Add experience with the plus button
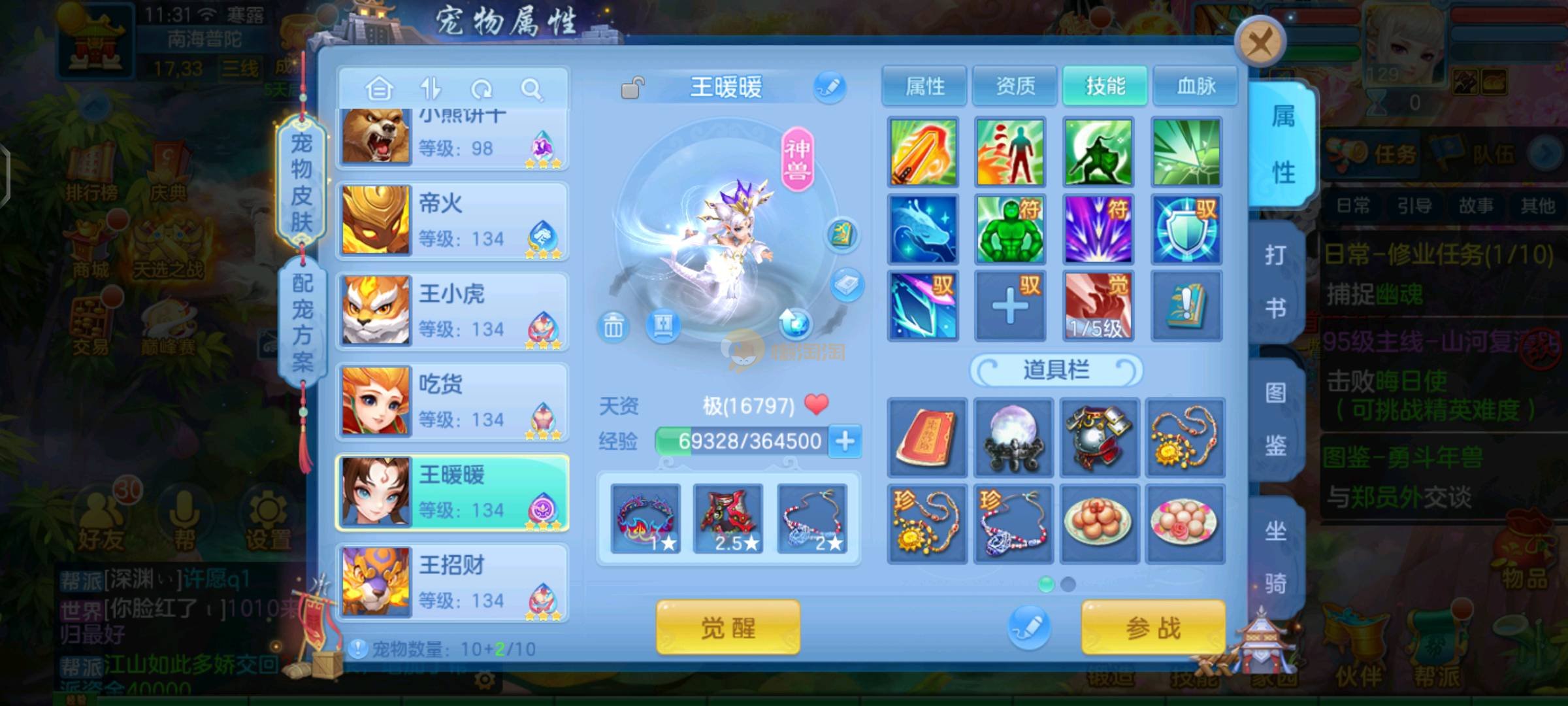 [845, 441]
